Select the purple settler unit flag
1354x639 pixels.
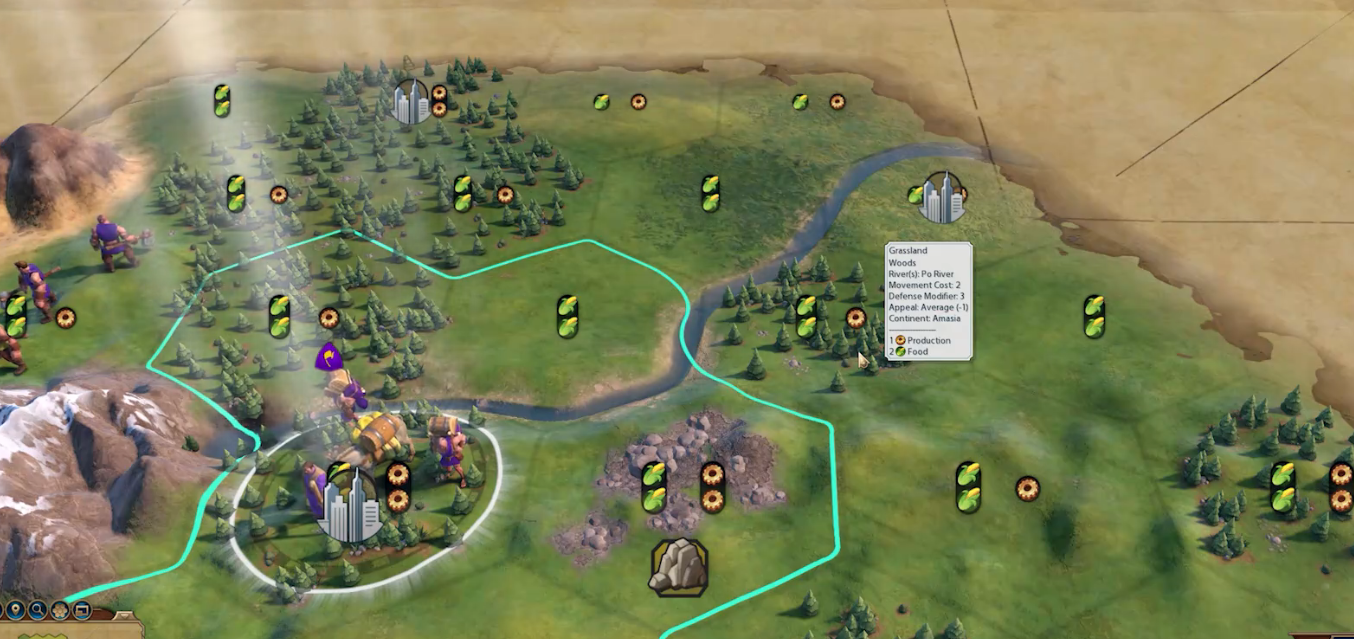(x=328, y=358)
